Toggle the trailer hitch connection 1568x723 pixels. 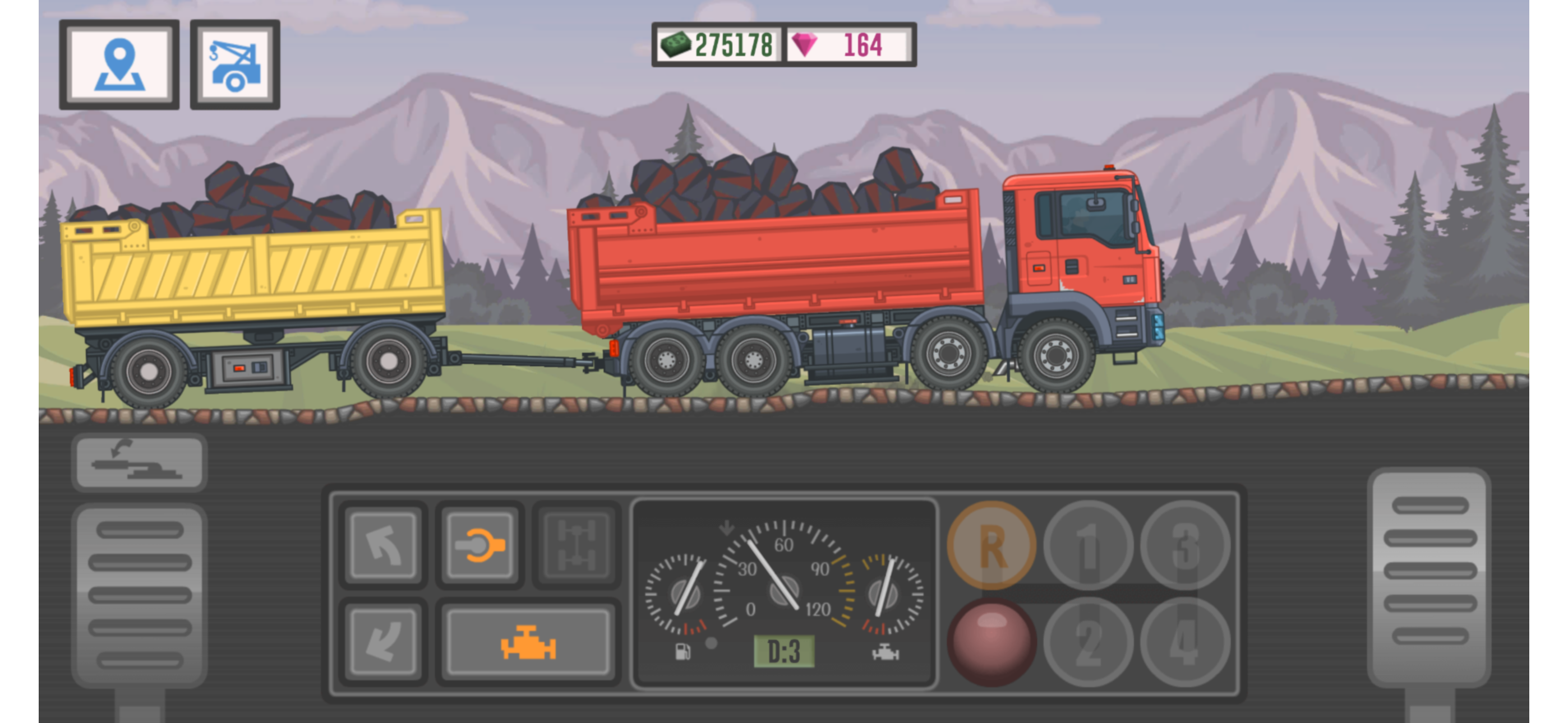pos(481,545)
